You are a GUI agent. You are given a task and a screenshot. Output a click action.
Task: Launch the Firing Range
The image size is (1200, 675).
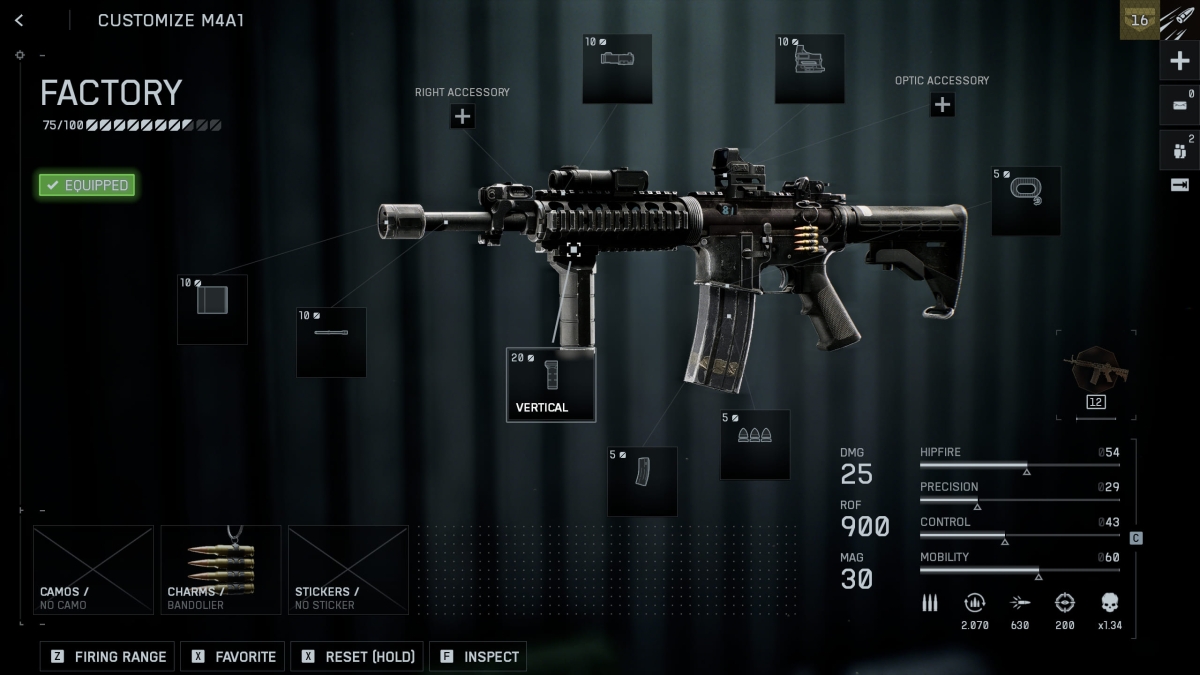pos(108,656)
